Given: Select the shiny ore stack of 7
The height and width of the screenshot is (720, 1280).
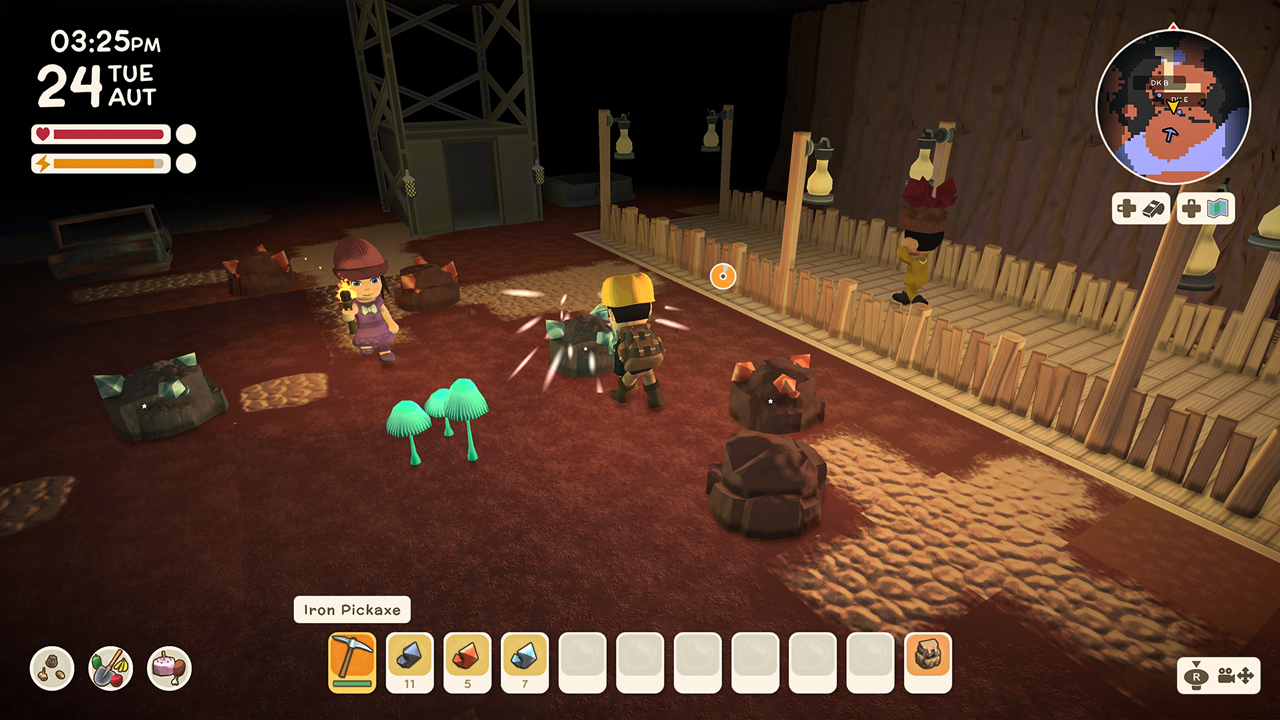Looking at the screenshot, I should click(x=524, y=661).
